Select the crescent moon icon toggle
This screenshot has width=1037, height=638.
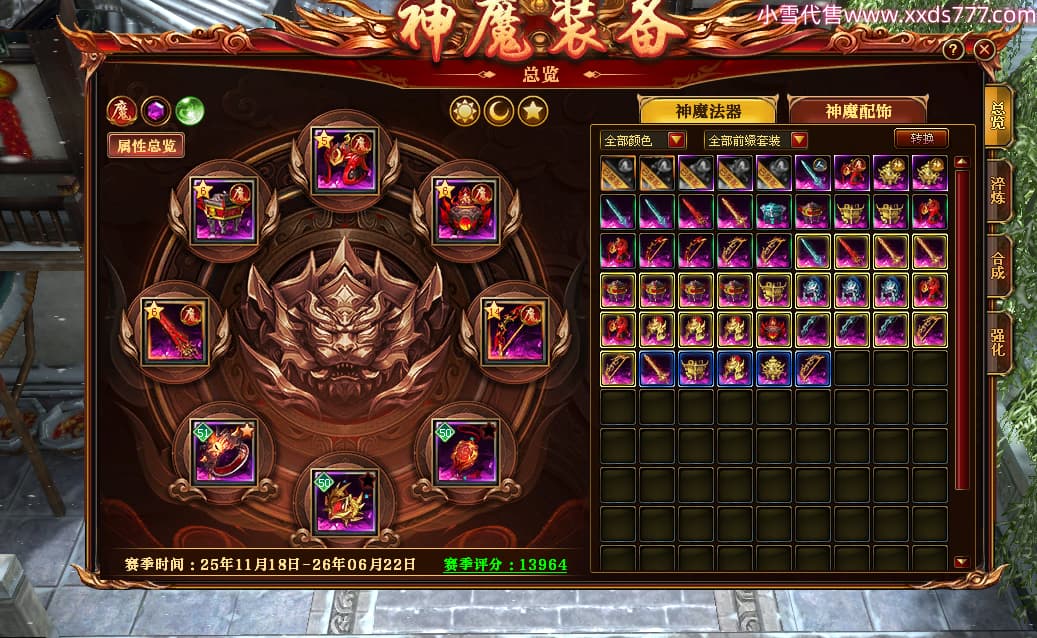tap(499, 110)
